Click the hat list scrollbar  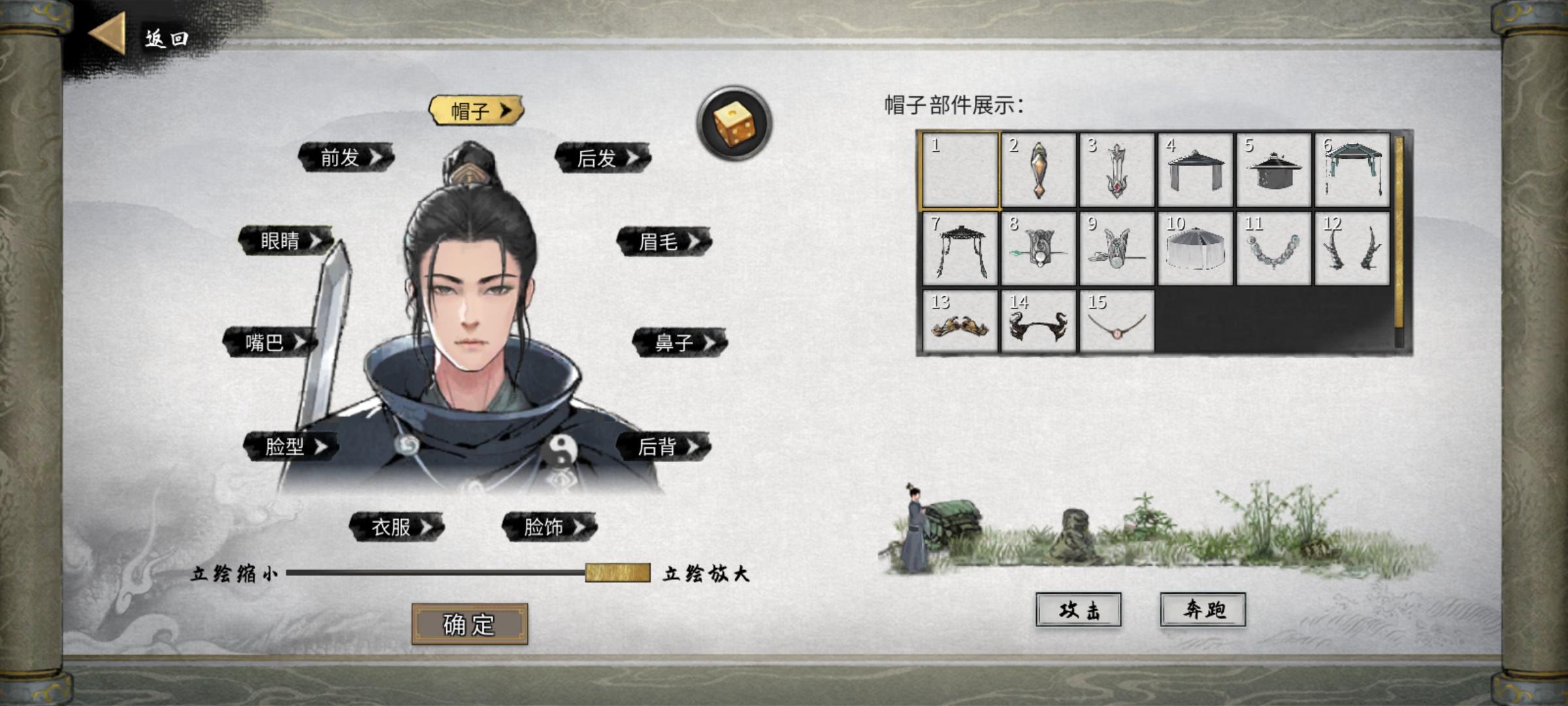[1397, 229]
